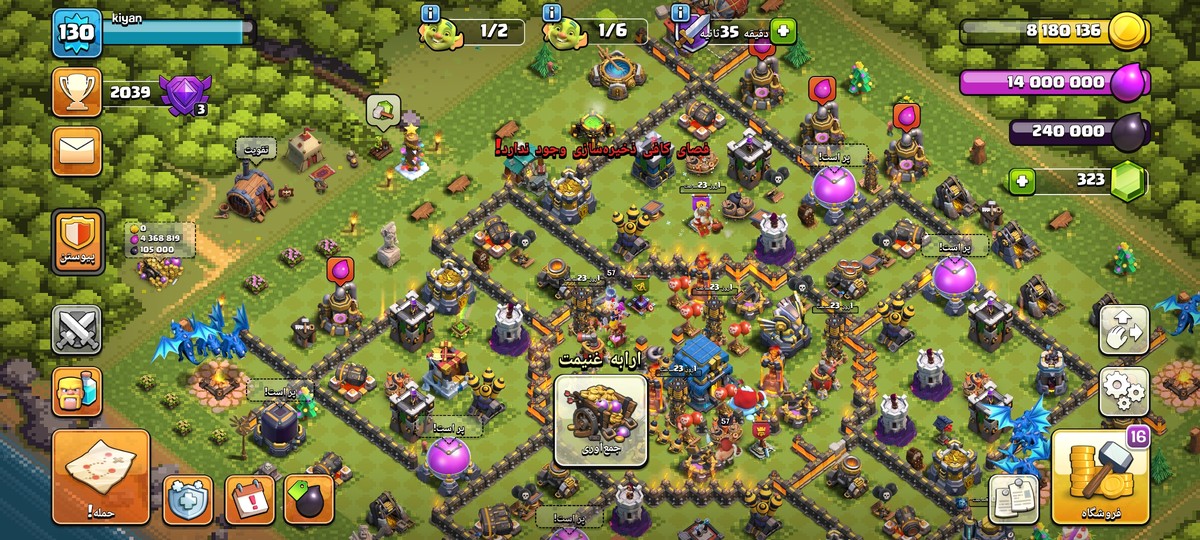
Task: Open the layout editor arrows button
Action: (1124, 329)
